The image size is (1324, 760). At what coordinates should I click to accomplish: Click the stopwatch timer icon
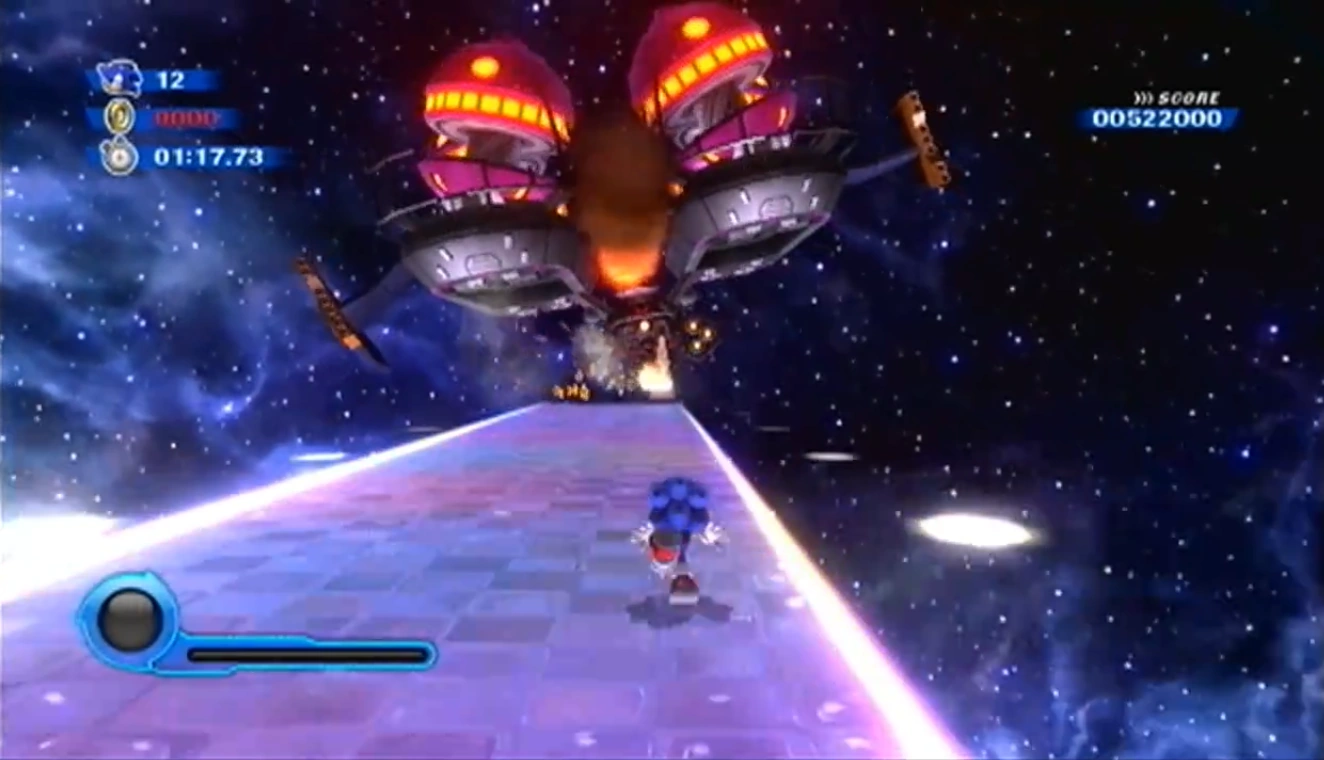(x=120, y=157)
